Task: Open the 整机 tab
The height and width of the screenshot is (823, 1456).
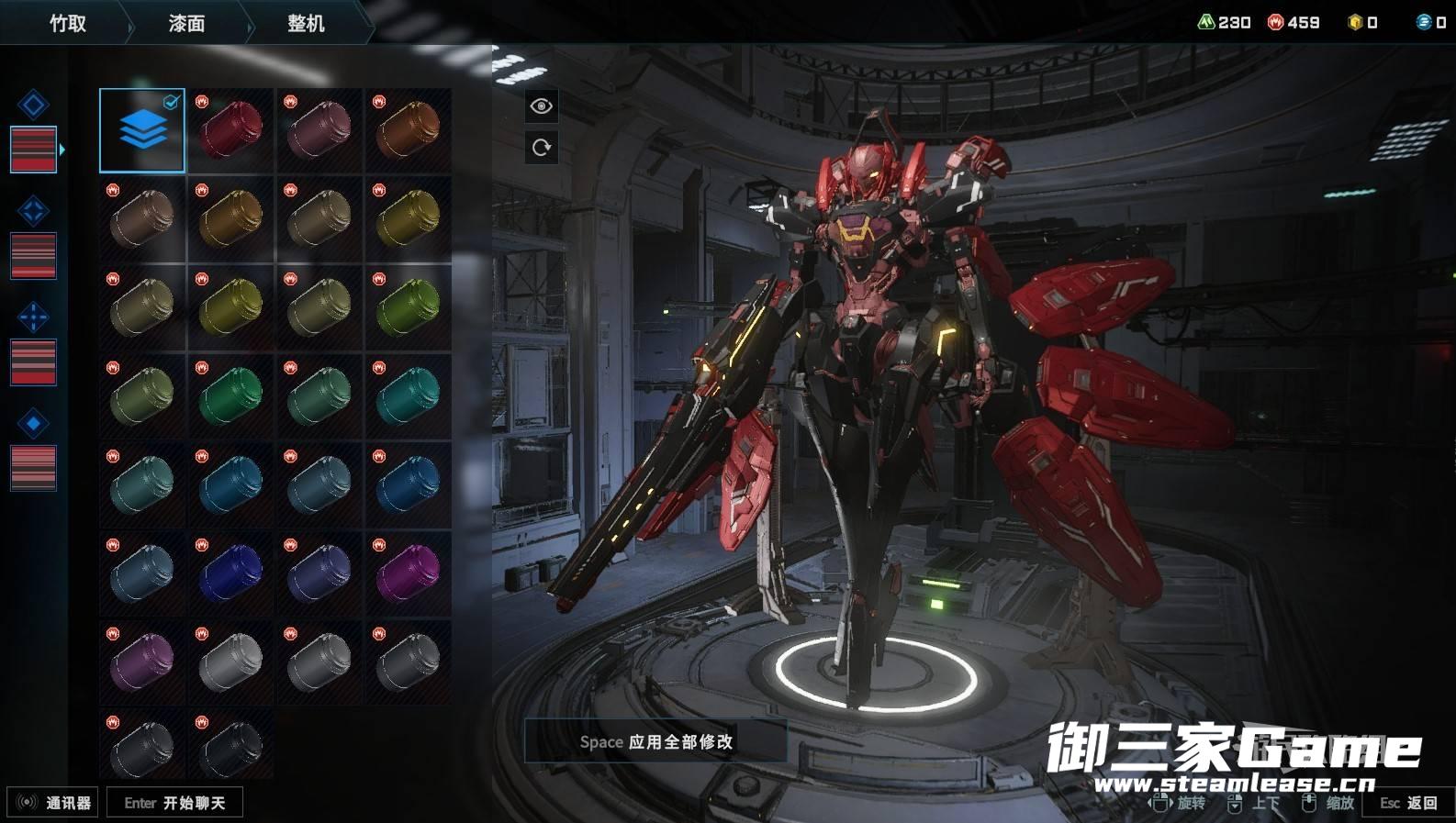Action: pyautogui.click(x=306, y=23)
